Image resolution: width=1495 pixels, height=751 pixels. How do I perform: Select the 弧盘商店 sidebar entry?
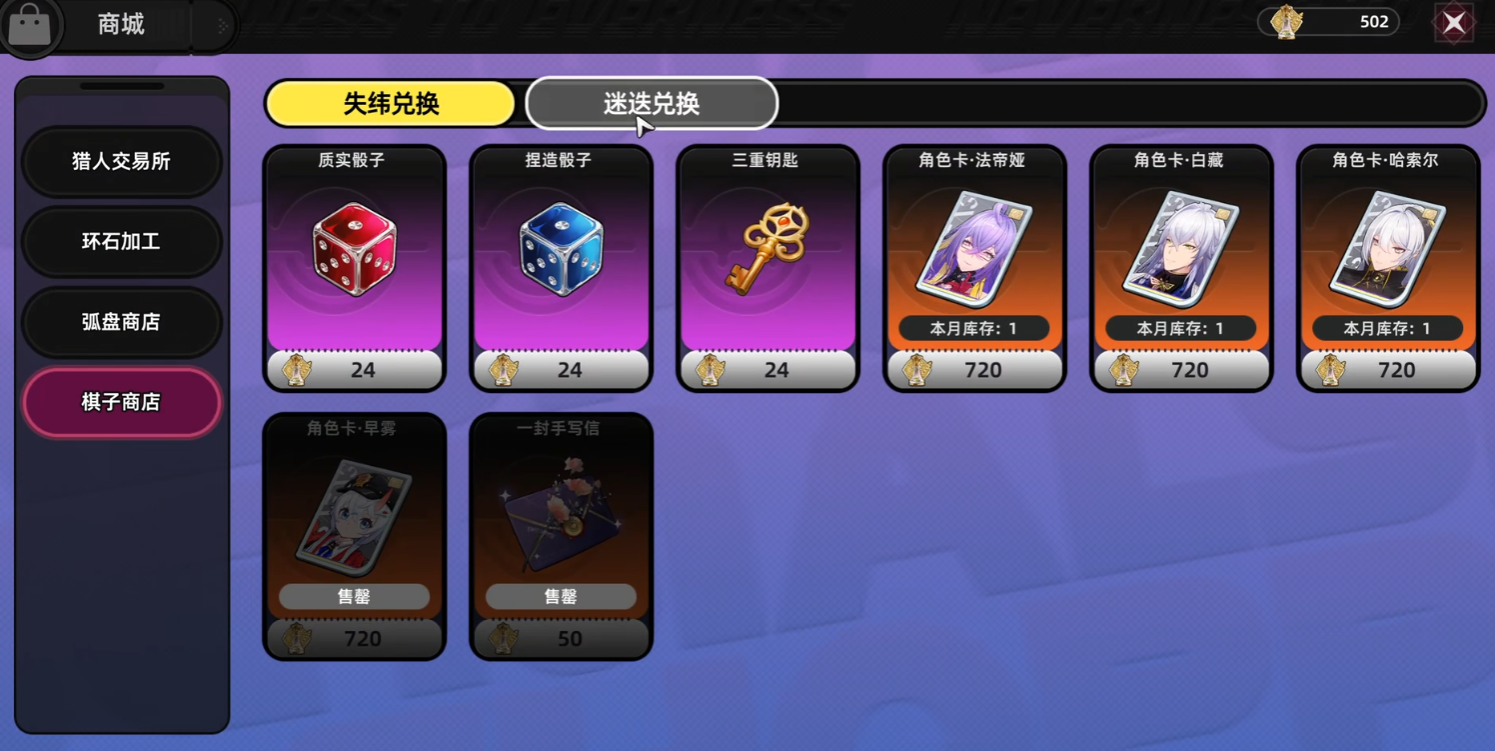pos(121,322)
